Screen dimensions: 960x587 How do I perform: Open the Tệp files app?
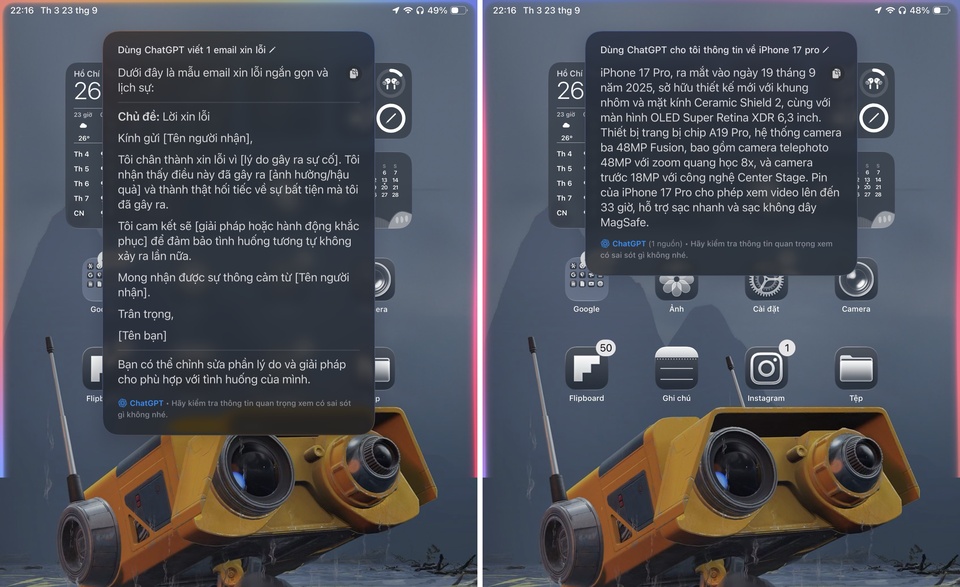[x=856, y=369]
